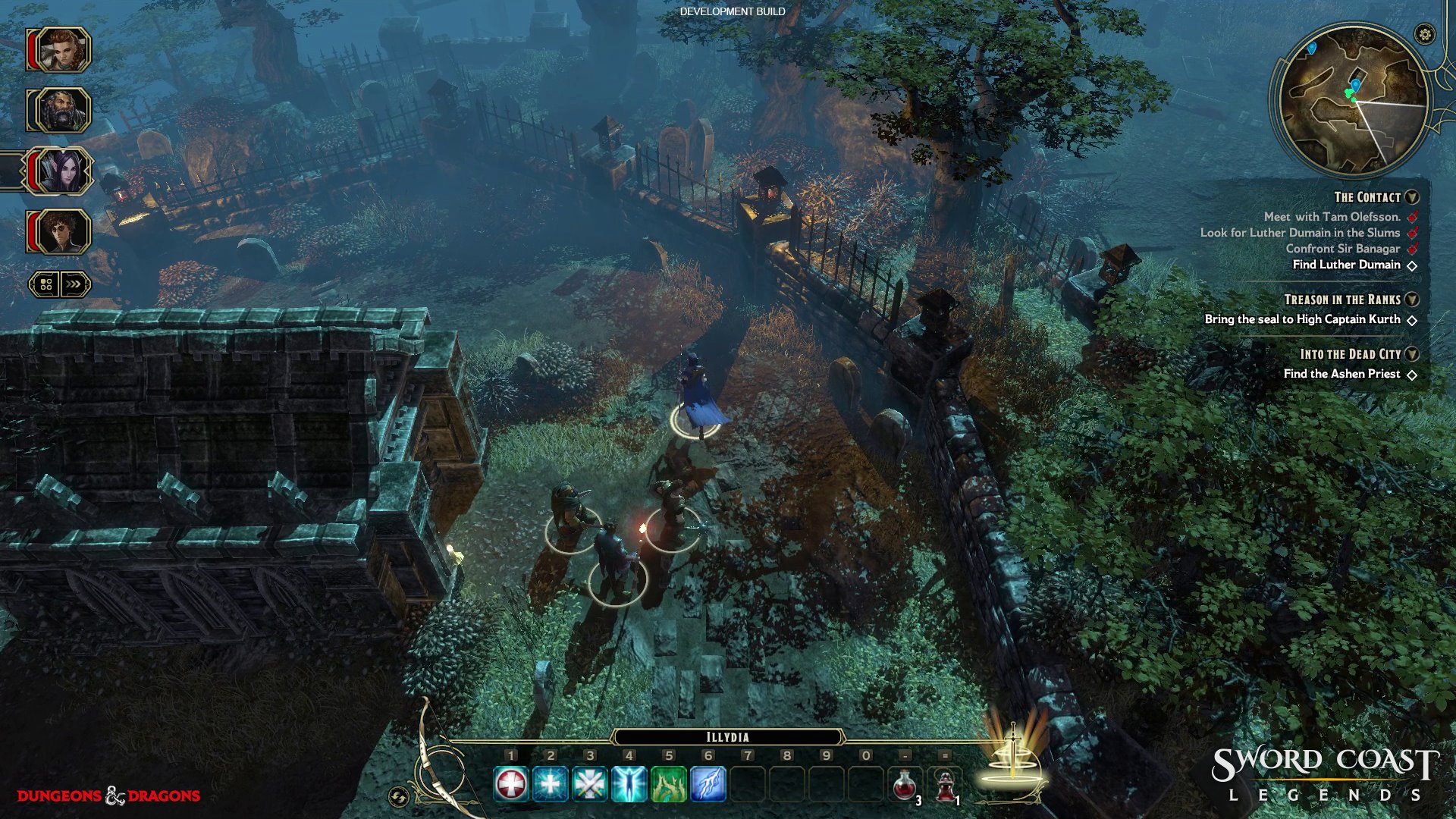Select the eyepatch man's party portrait

click(x=63, y=232)
